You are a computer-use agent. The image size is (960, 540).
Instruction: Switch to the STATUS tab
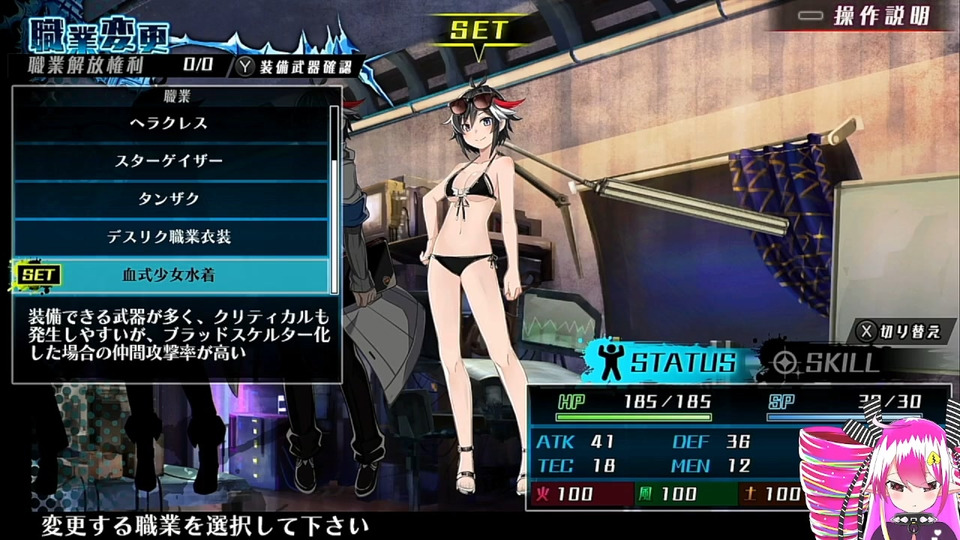(x=667, y=362)
